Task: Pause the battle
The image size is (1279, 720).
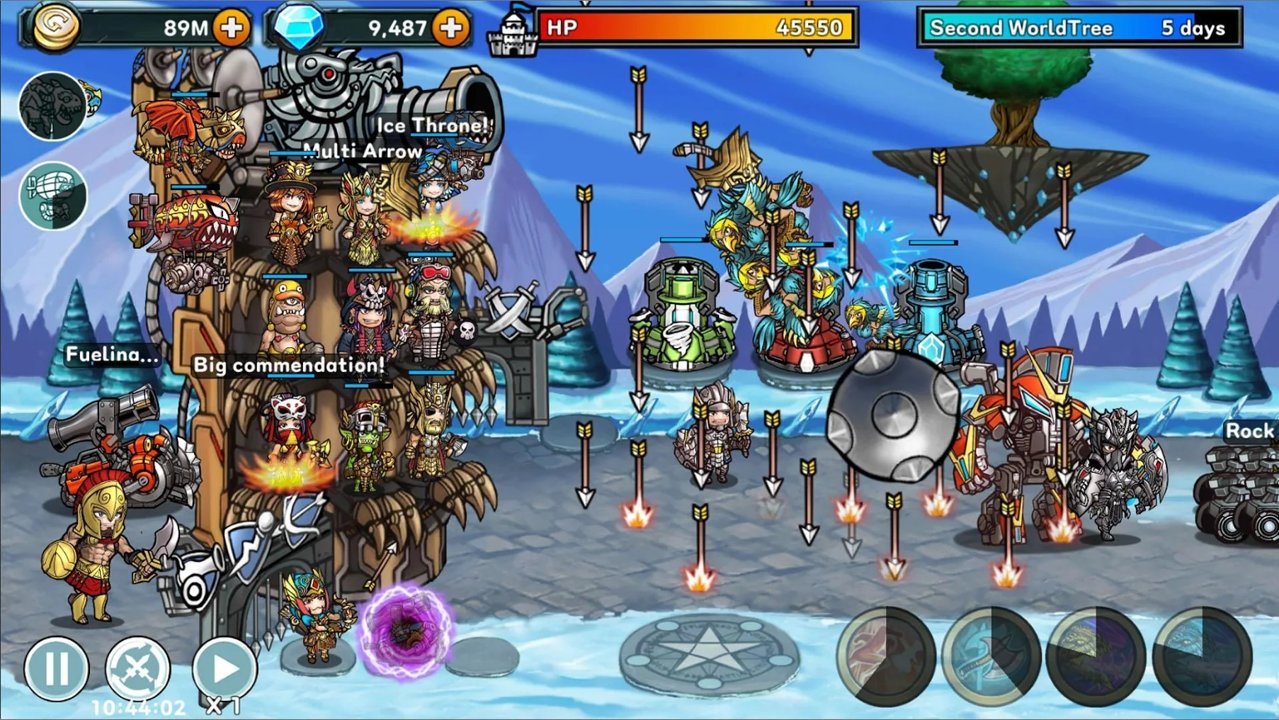Action: pyautogui.click(x=56, y=668)
